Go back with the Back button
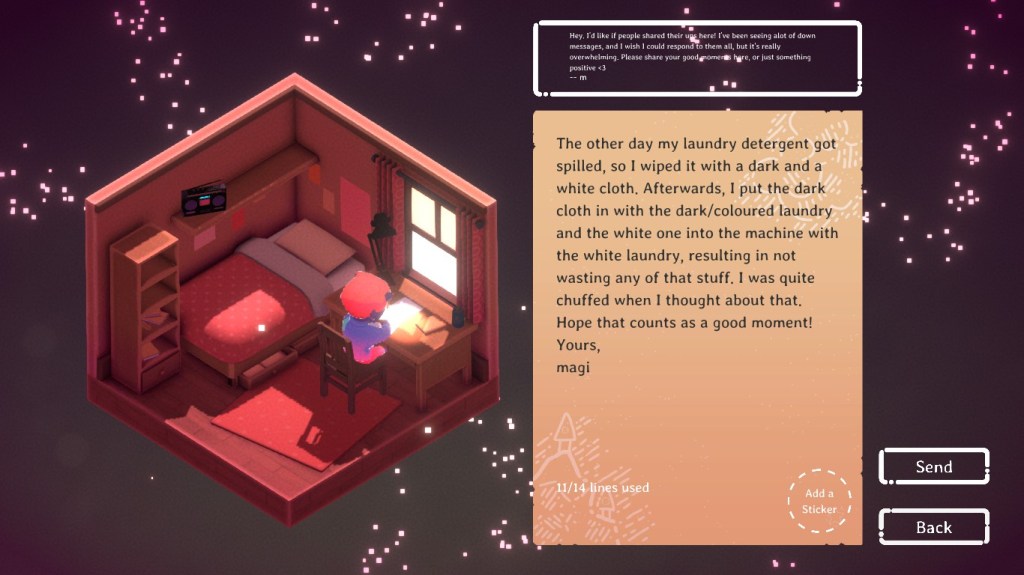 [933, 527]
